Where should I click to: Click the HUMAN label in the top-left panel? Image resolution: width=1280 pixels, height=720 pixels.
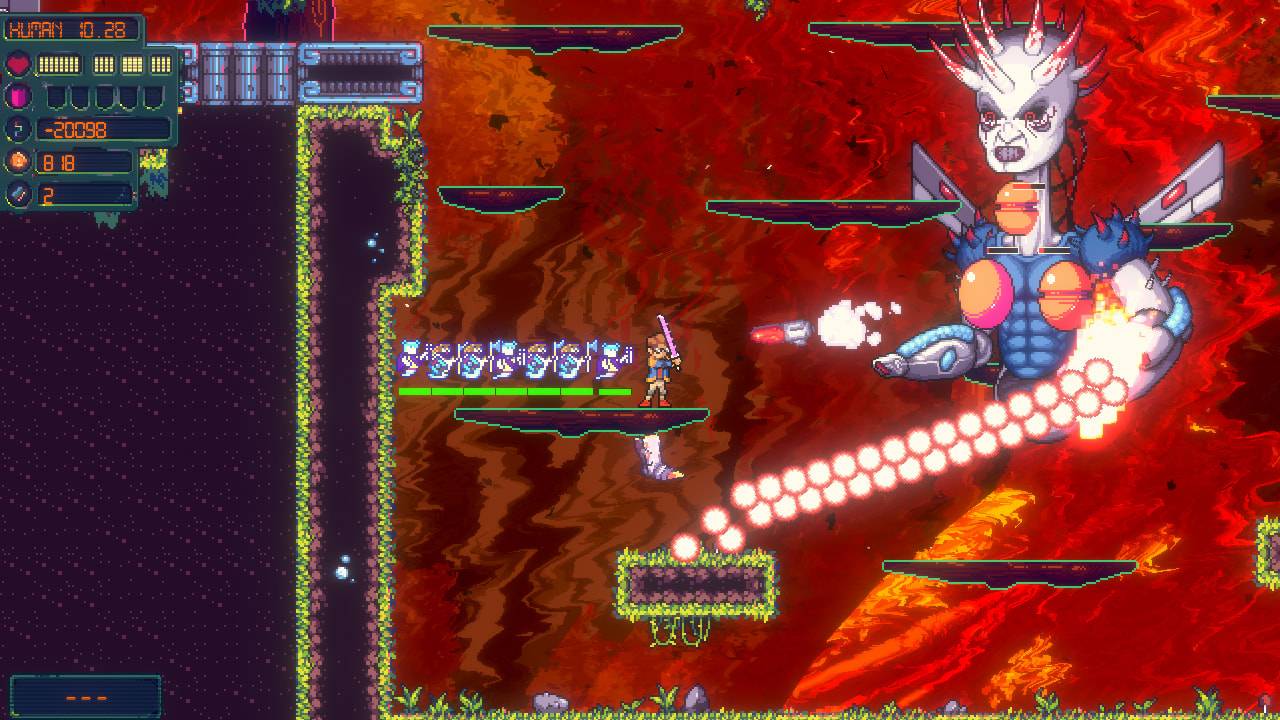pyautogui.click(x=35, y=30)
